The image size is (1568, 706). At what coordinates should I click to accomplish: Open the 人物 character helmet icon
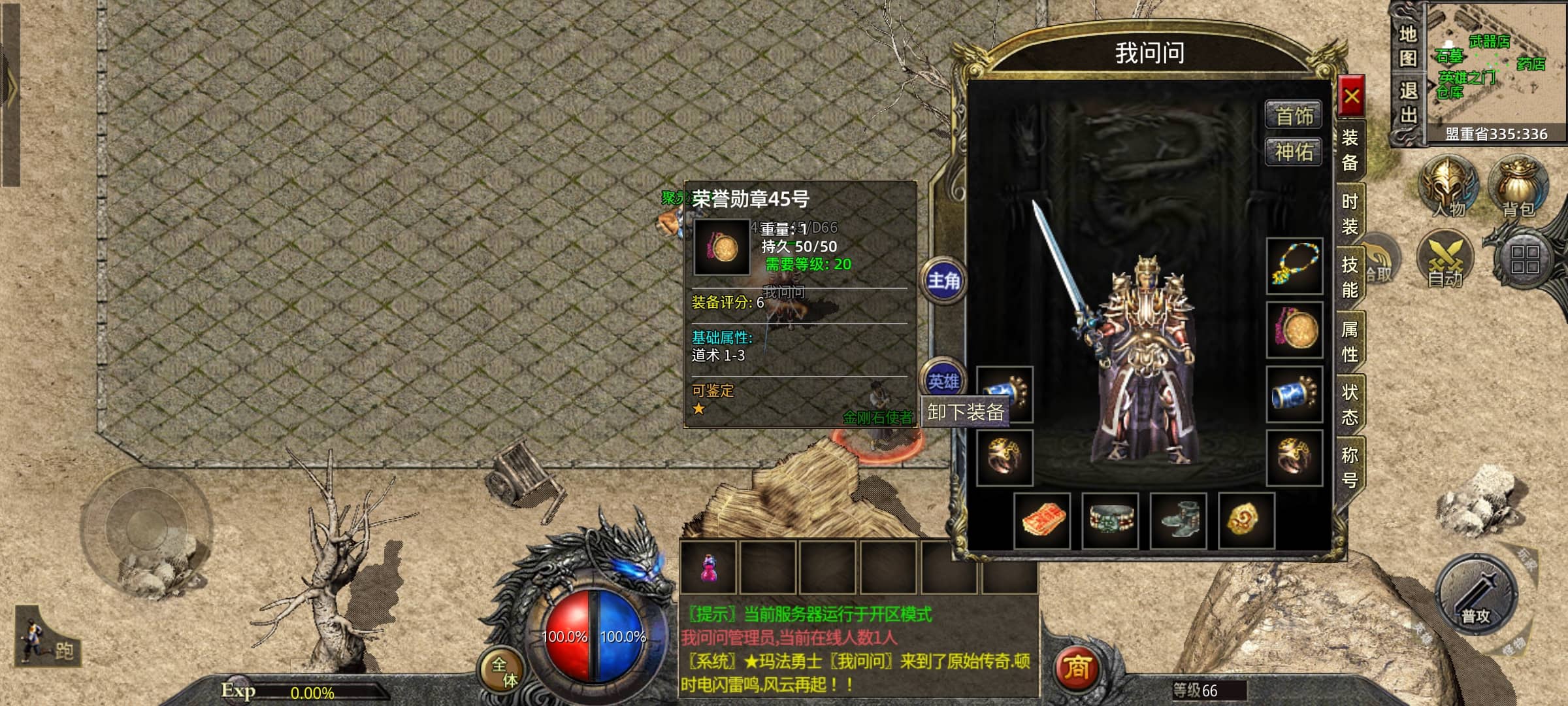point(1449,186)
